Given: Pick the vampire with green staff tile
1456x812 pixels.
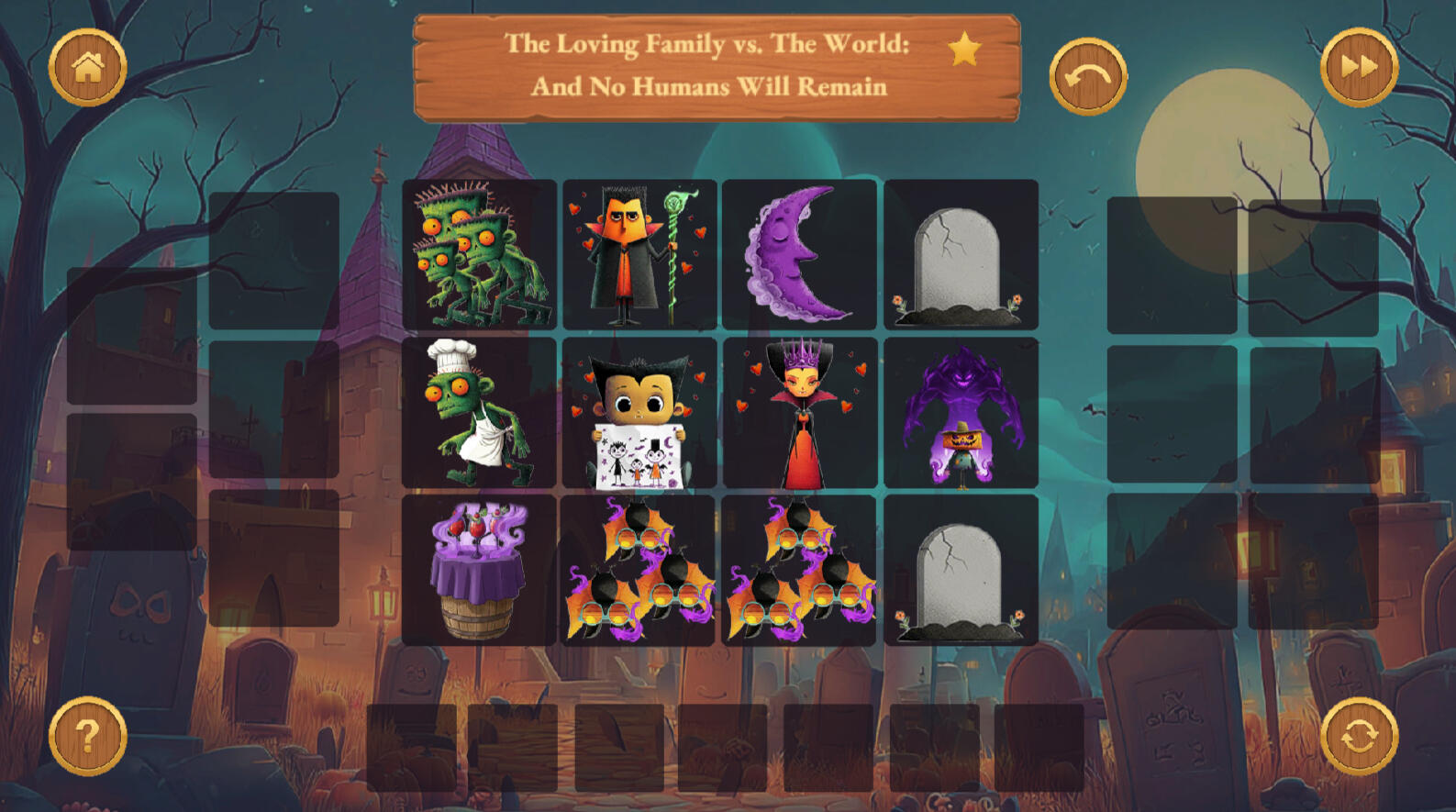Looking at the screenshot, I should click(639, 255).
